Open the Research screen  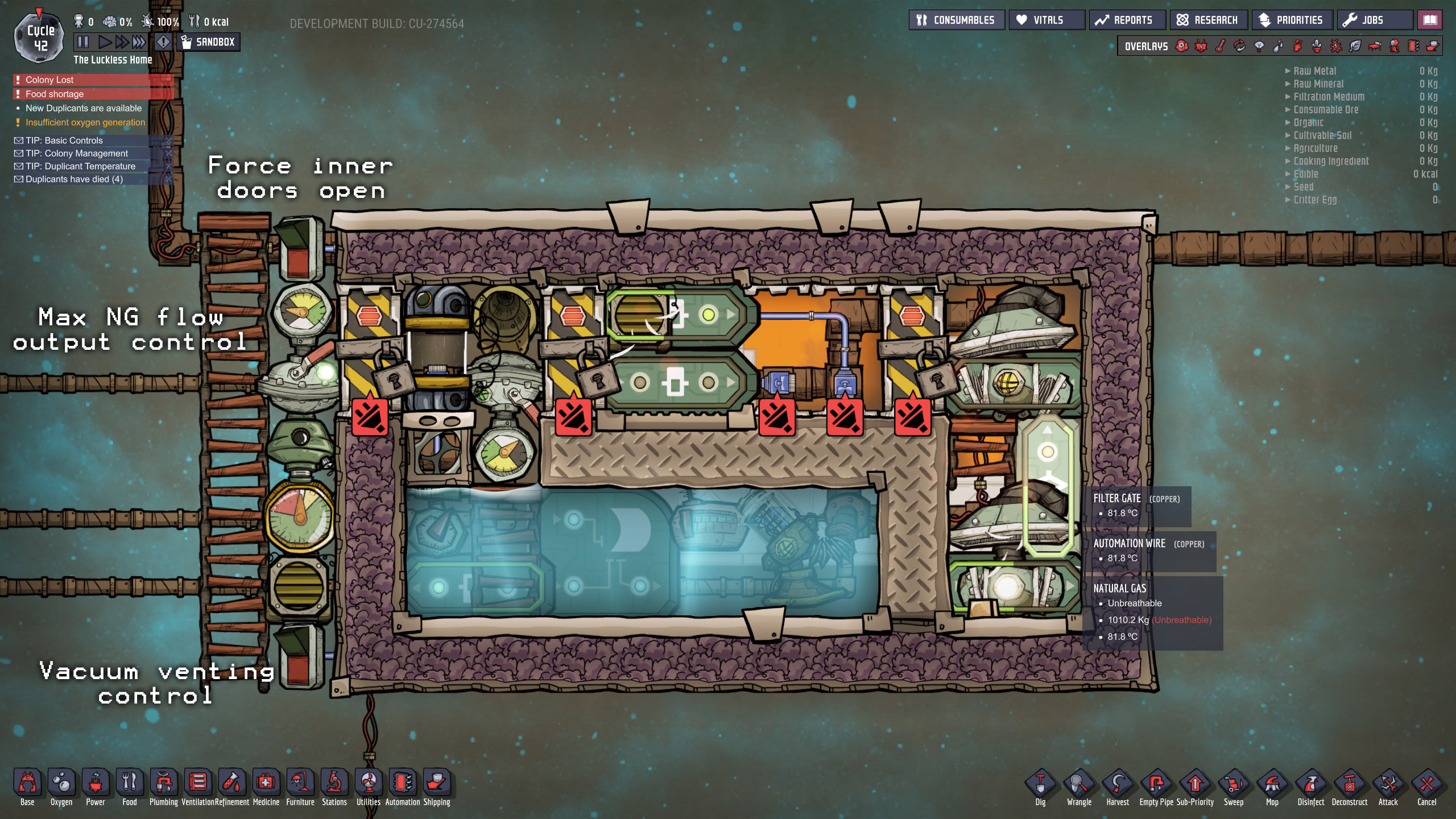(x=1209, y=19)
